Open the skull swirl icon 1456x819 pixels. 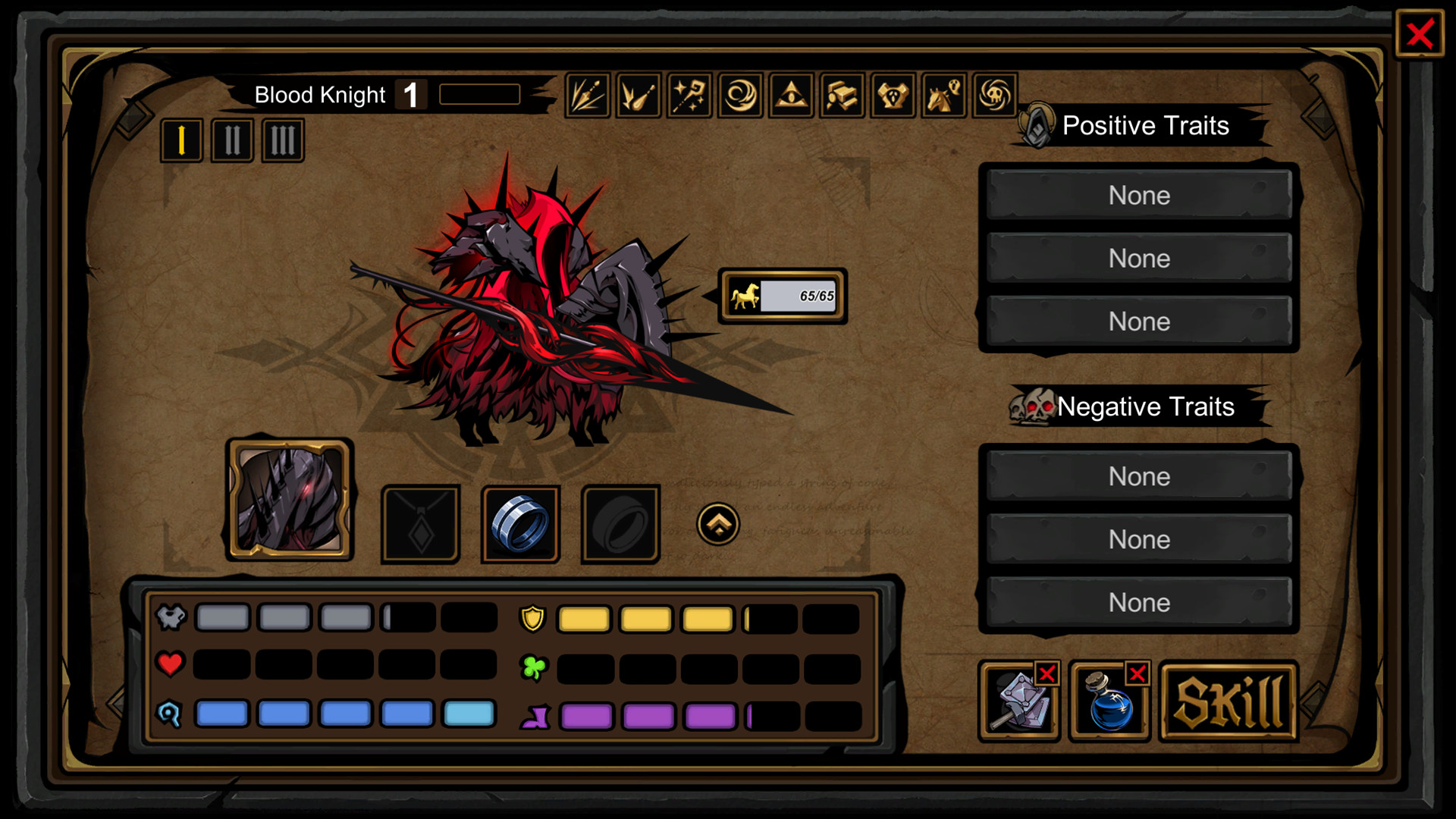(995, 95)
